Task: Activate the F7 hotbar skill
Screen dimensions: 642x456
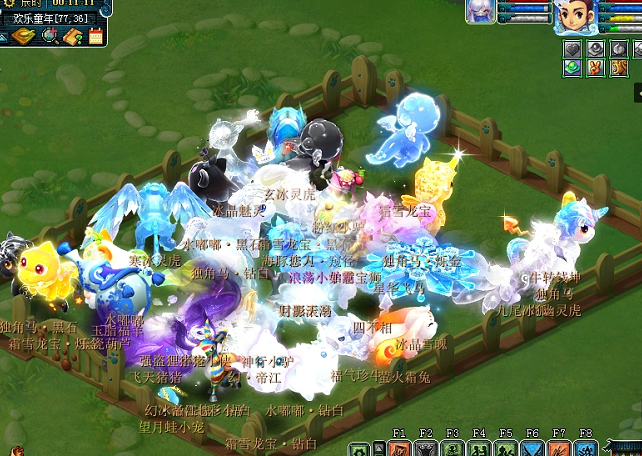Action: coord(559,448)
